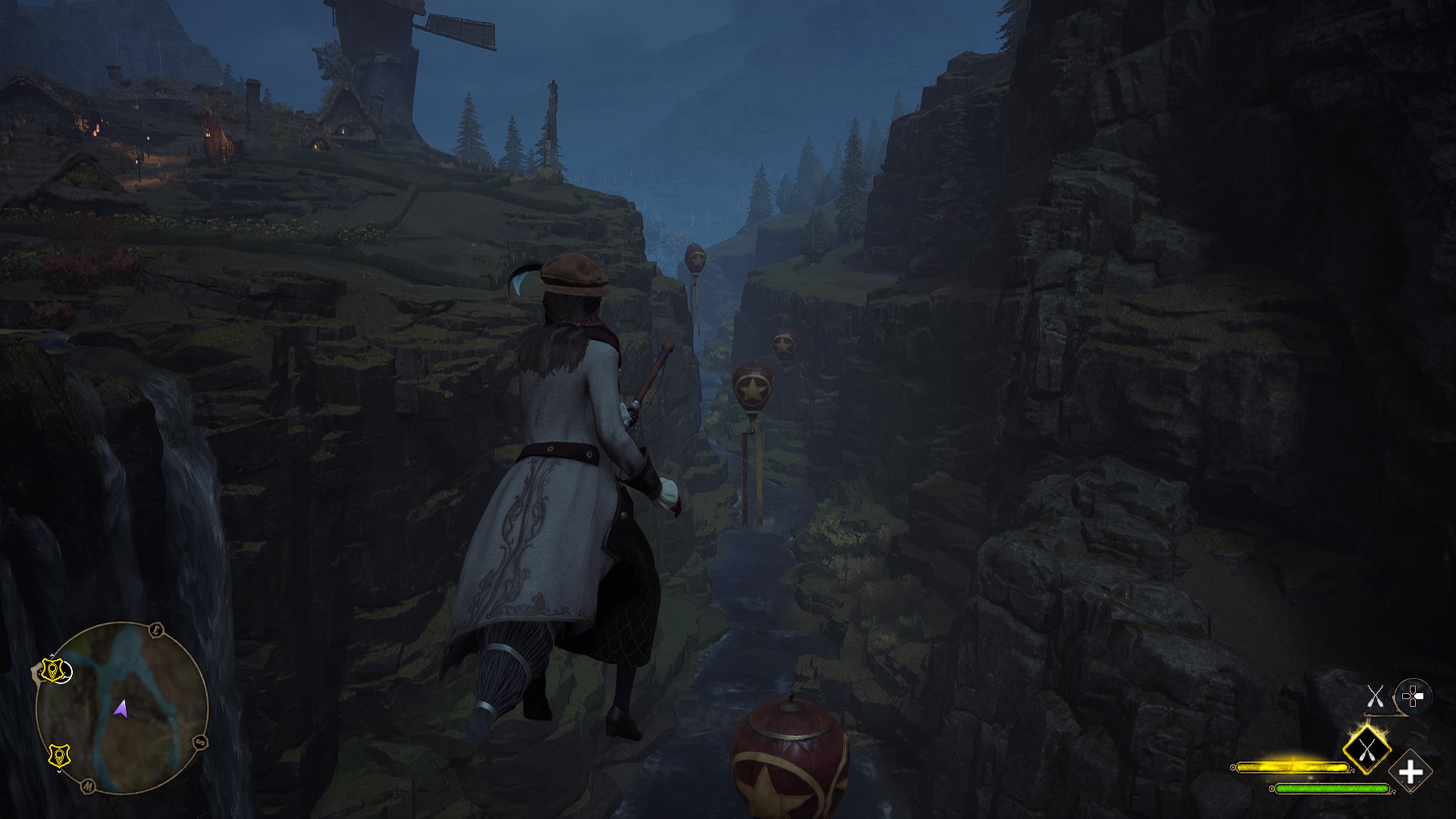Click the small crossed brooms icon beside d-pad

click(x=1375, y=696)
